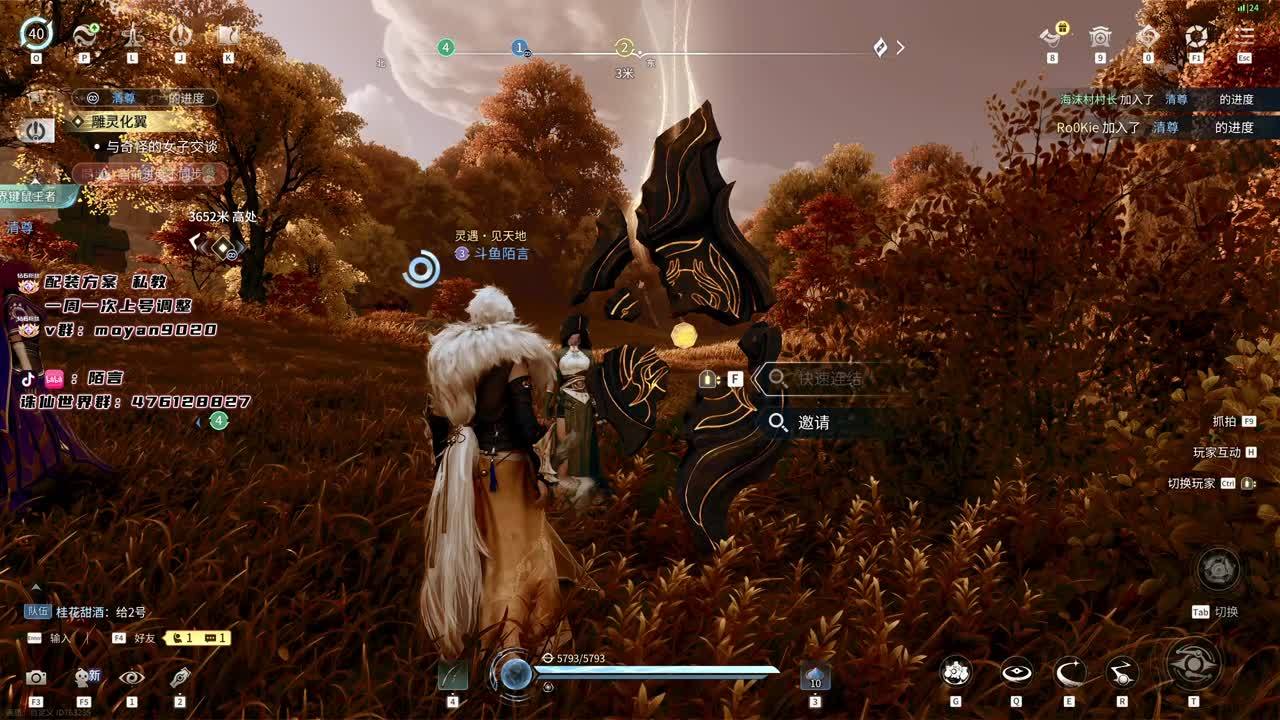Viewport: 1280px width, 720px height.
Task: Click the chat 输入 input field
Action: [60, 638]
